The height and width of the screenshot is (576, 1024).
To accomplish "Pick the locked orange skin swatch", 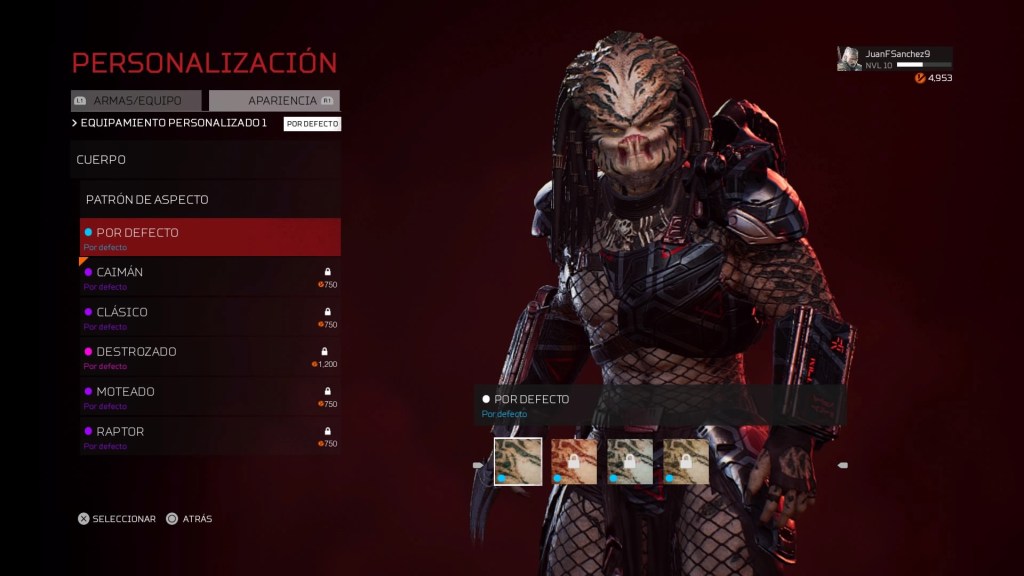I will (574, 461).
